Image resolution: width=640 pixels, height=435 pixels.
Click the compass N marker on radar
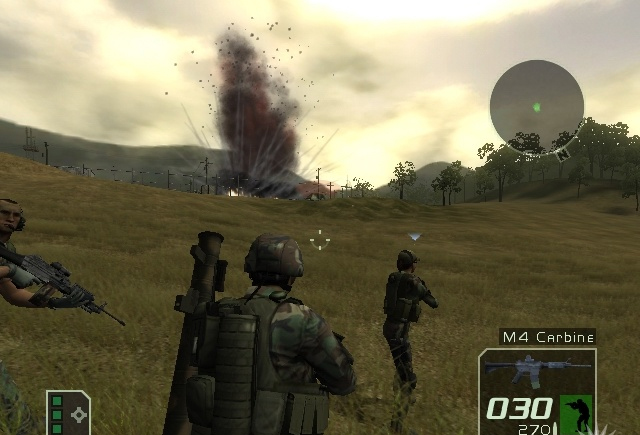coord(563,154)
